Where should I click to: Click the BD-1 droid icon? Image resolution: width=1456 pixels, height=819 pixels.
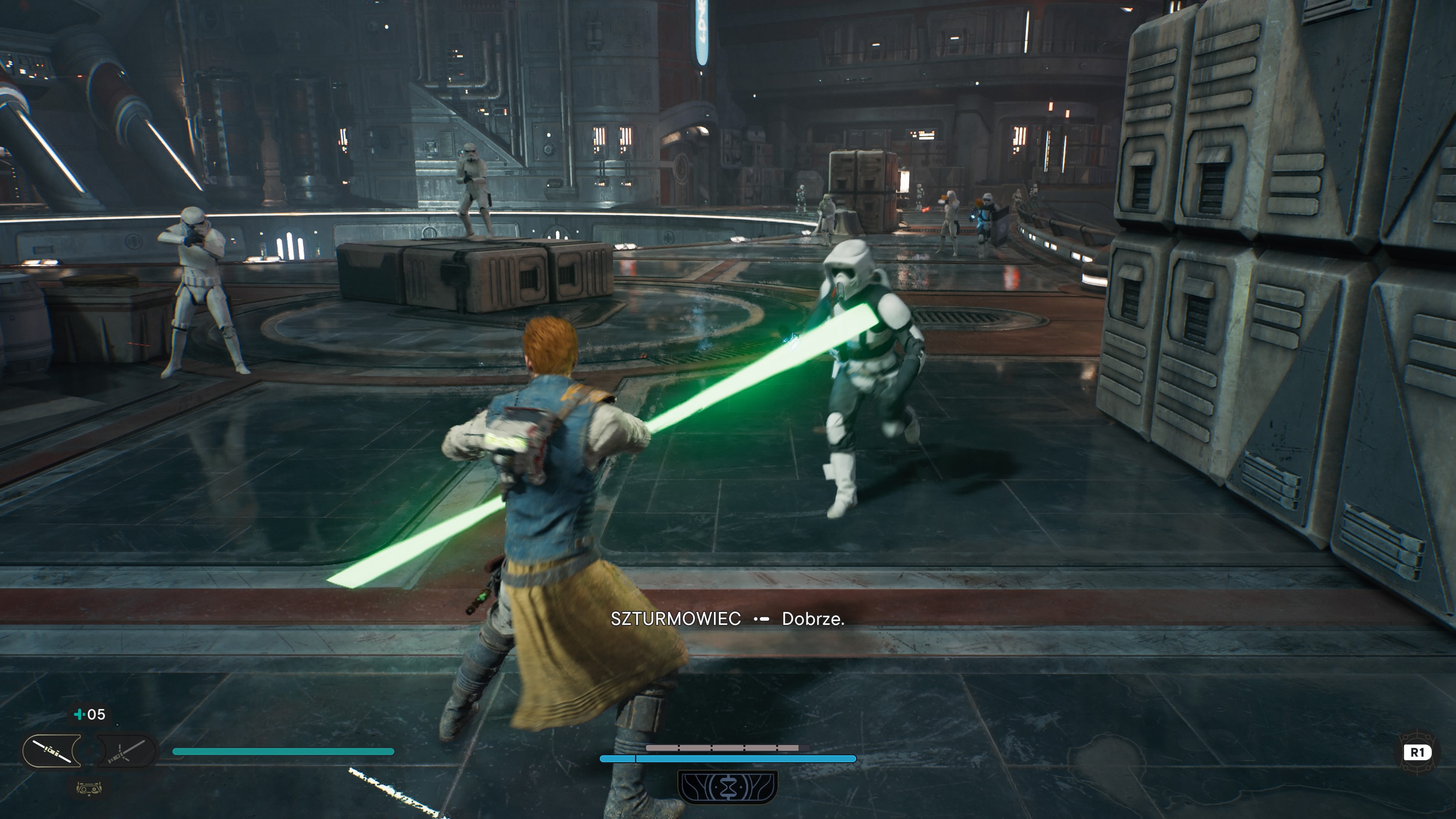tap(89, 788)
